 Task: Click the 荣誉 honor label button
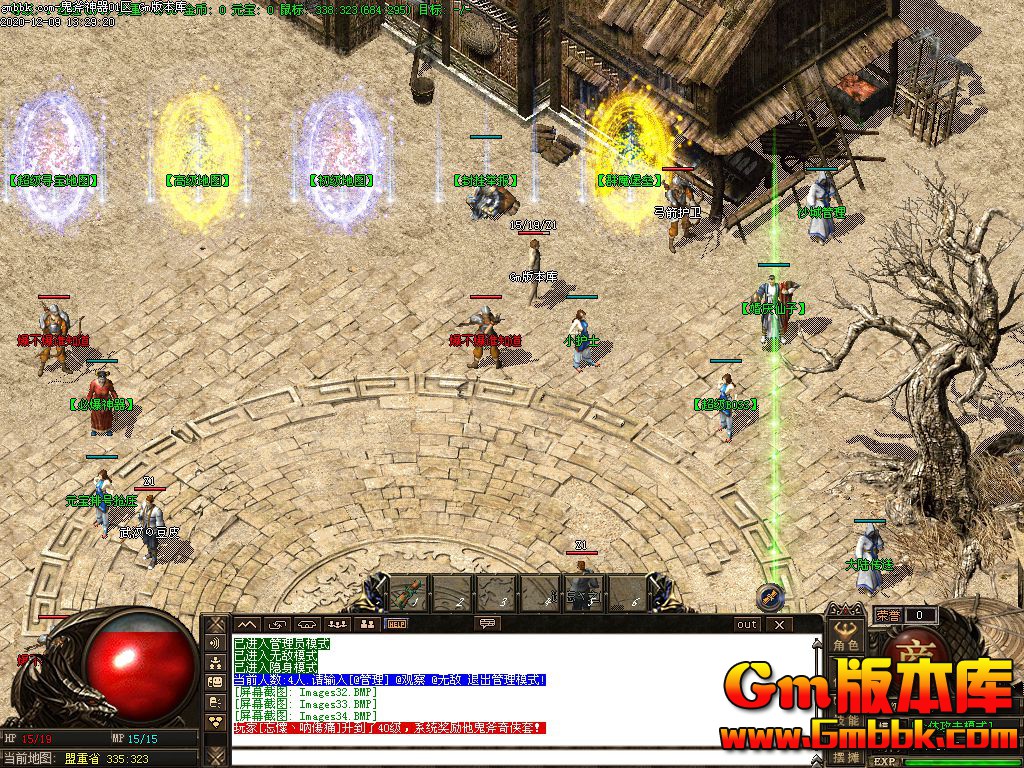coord(886,615)
